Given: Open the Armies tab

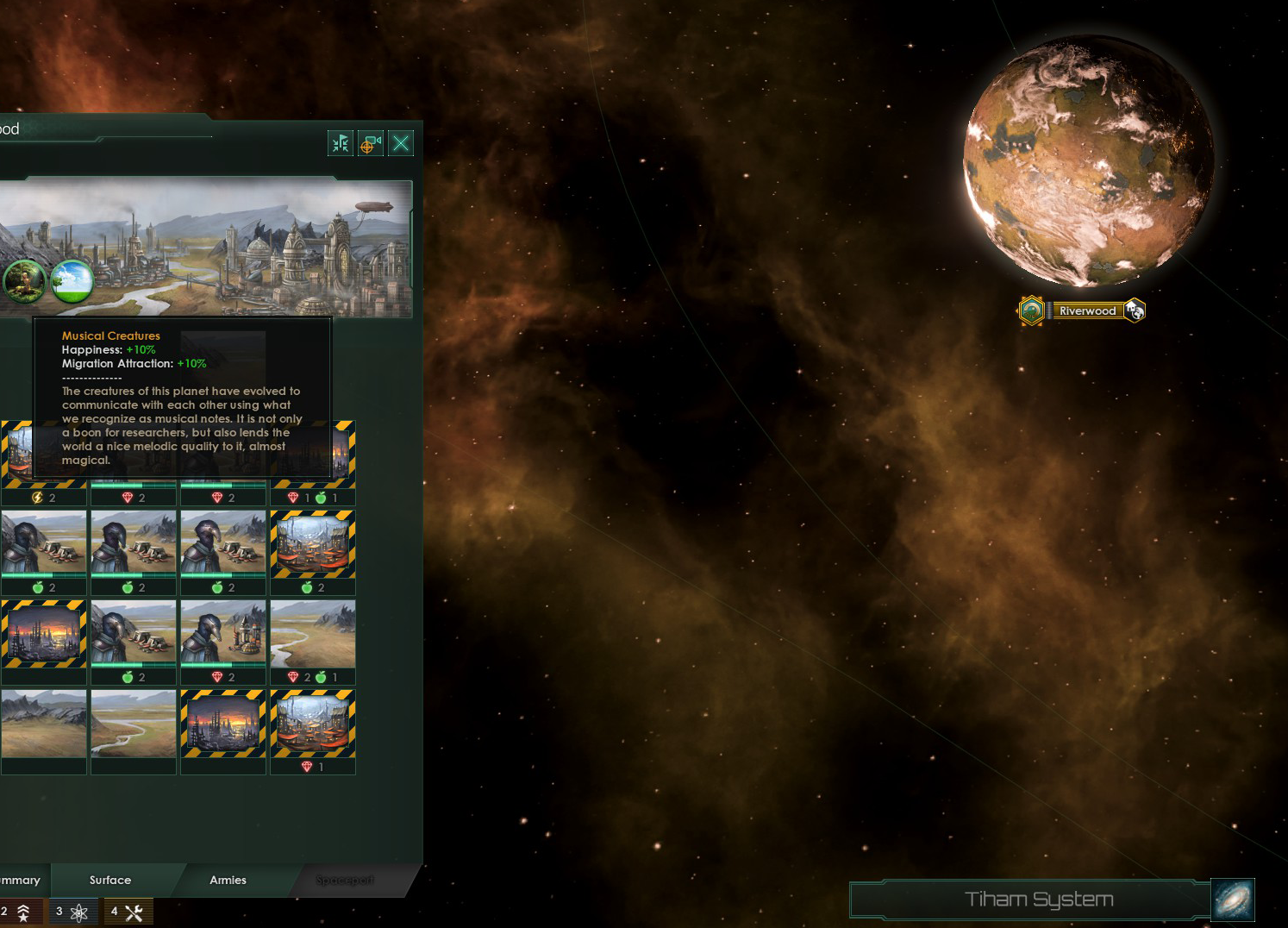Looking at the screenshot, I should coord(228,880).
